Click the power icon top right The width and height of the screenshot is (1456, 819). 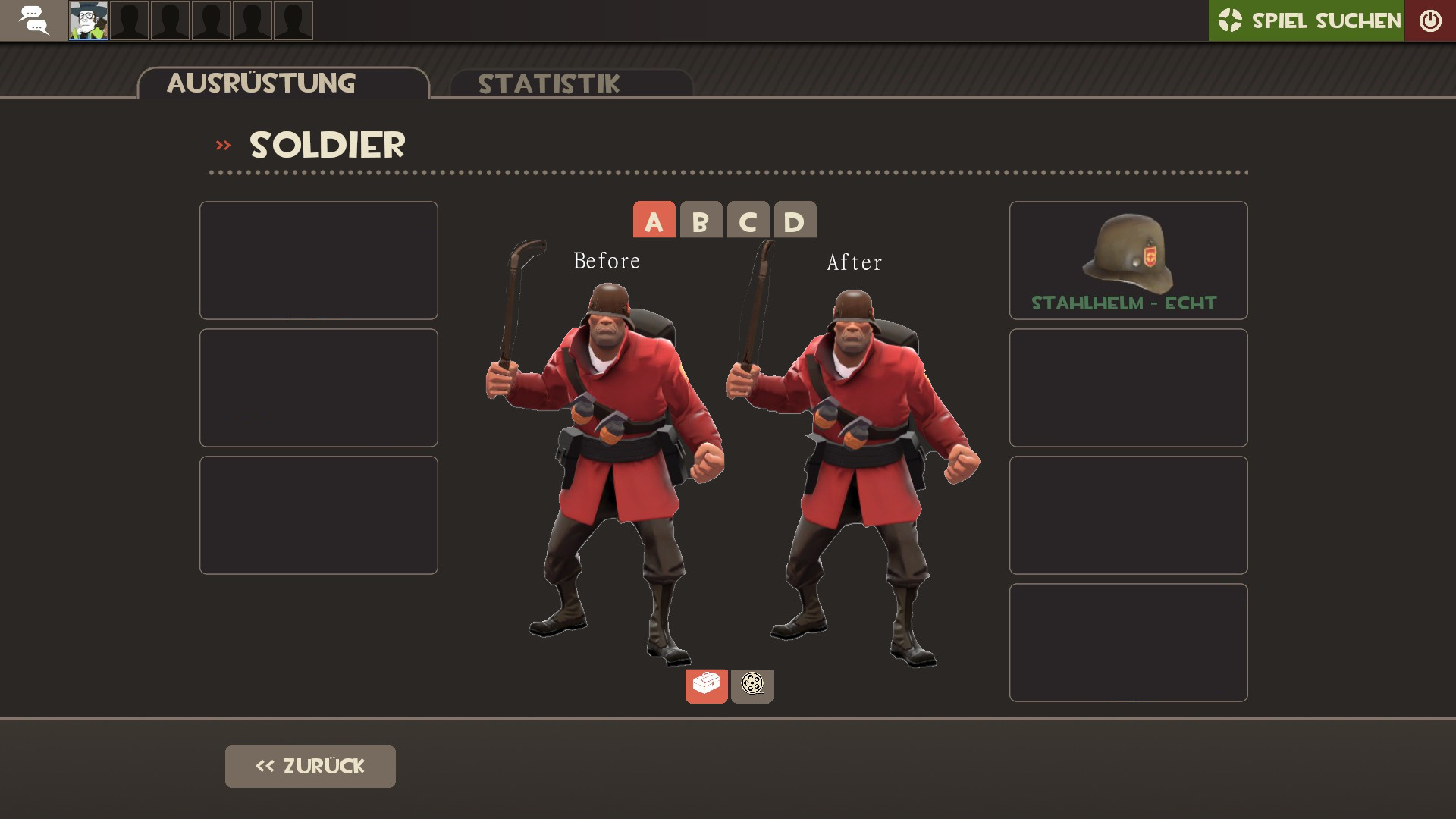[x=1430, y=20]
